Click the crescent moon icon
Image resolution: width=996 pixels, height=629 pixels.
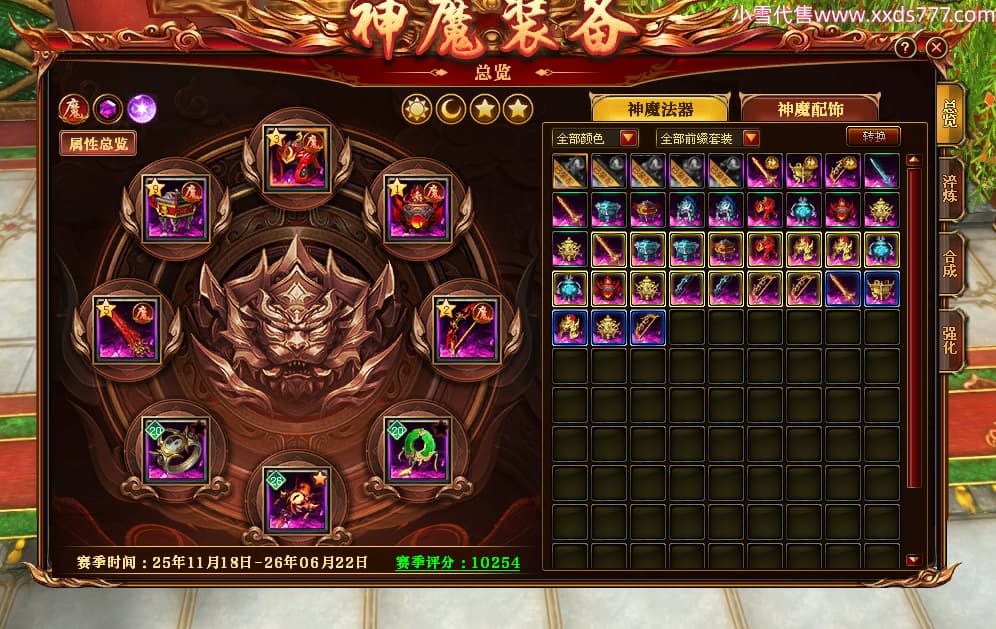coord(451,109)
